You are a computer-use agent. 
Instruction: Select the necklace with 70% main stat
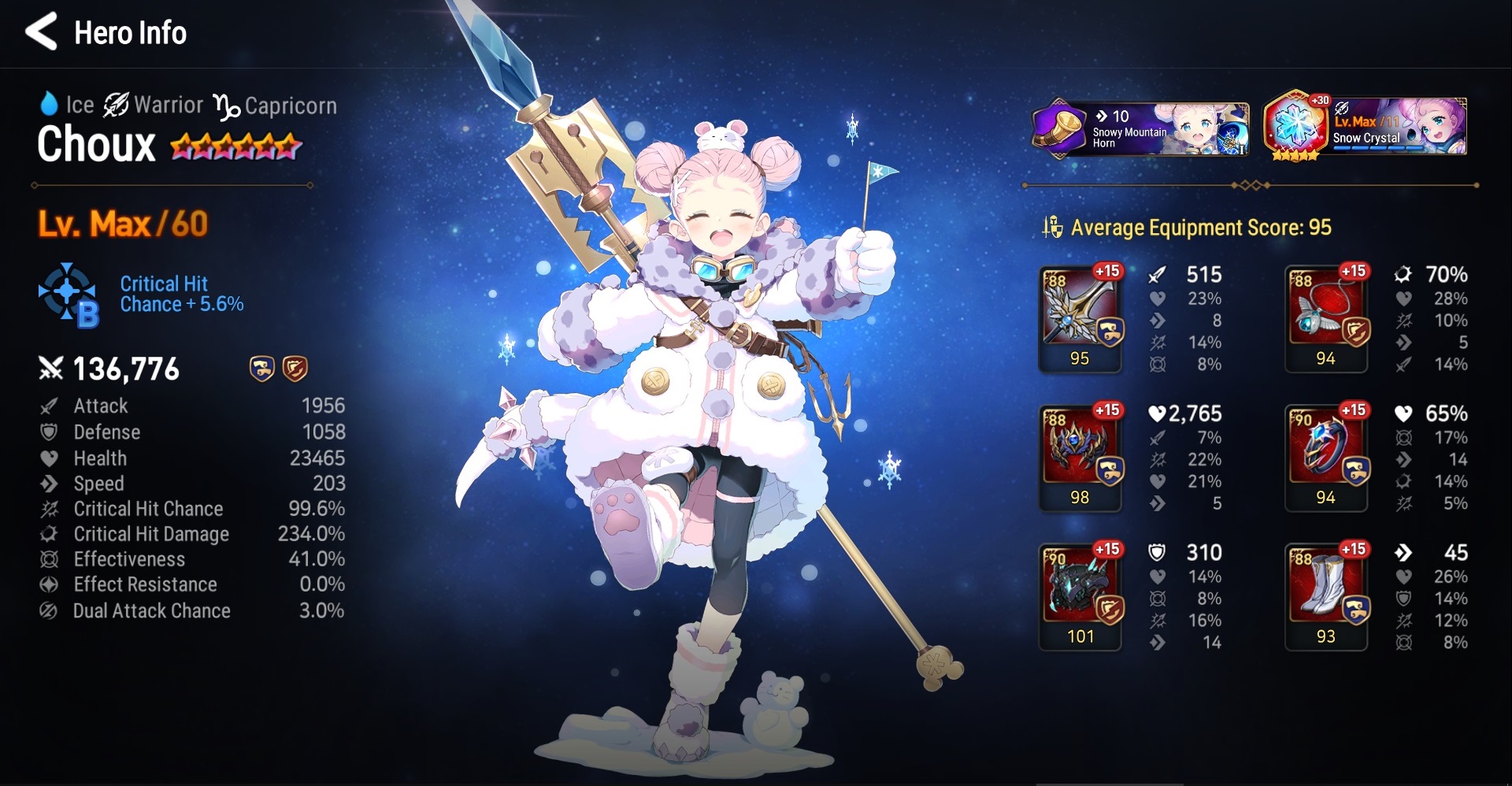click(x=1327, y=317)
